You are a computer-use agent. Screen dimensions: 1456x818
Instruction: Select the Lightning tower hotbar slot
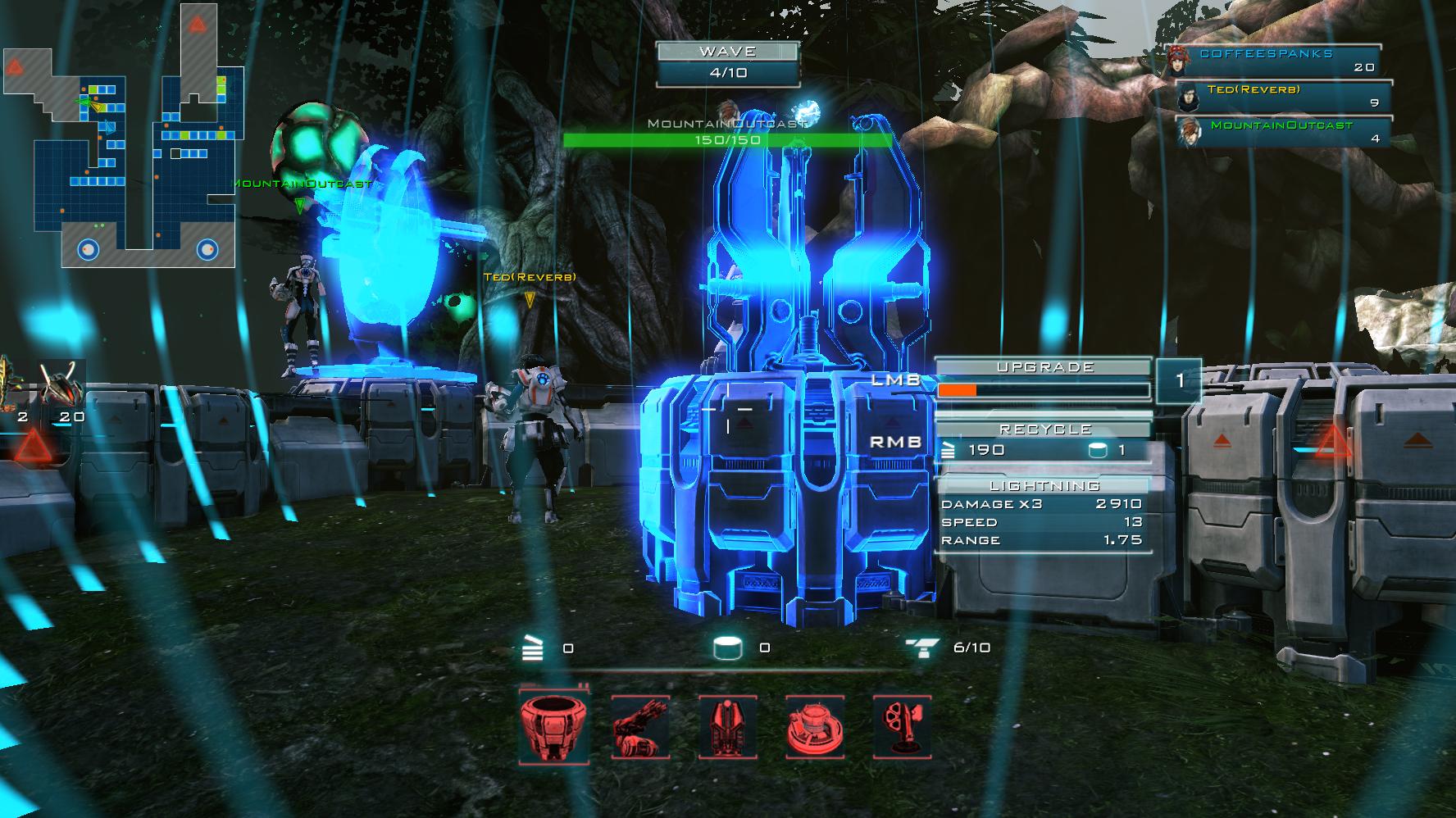[728, 727]
